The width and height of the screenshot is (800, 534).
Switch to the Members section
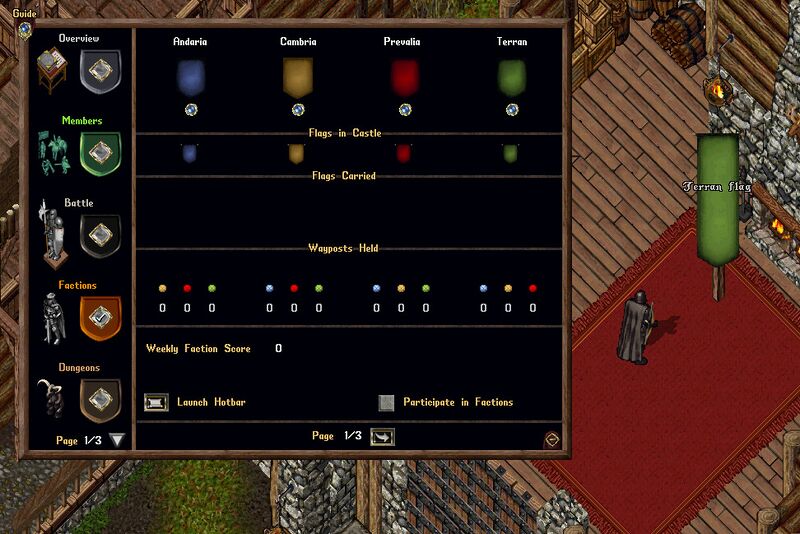pos(100,152)
